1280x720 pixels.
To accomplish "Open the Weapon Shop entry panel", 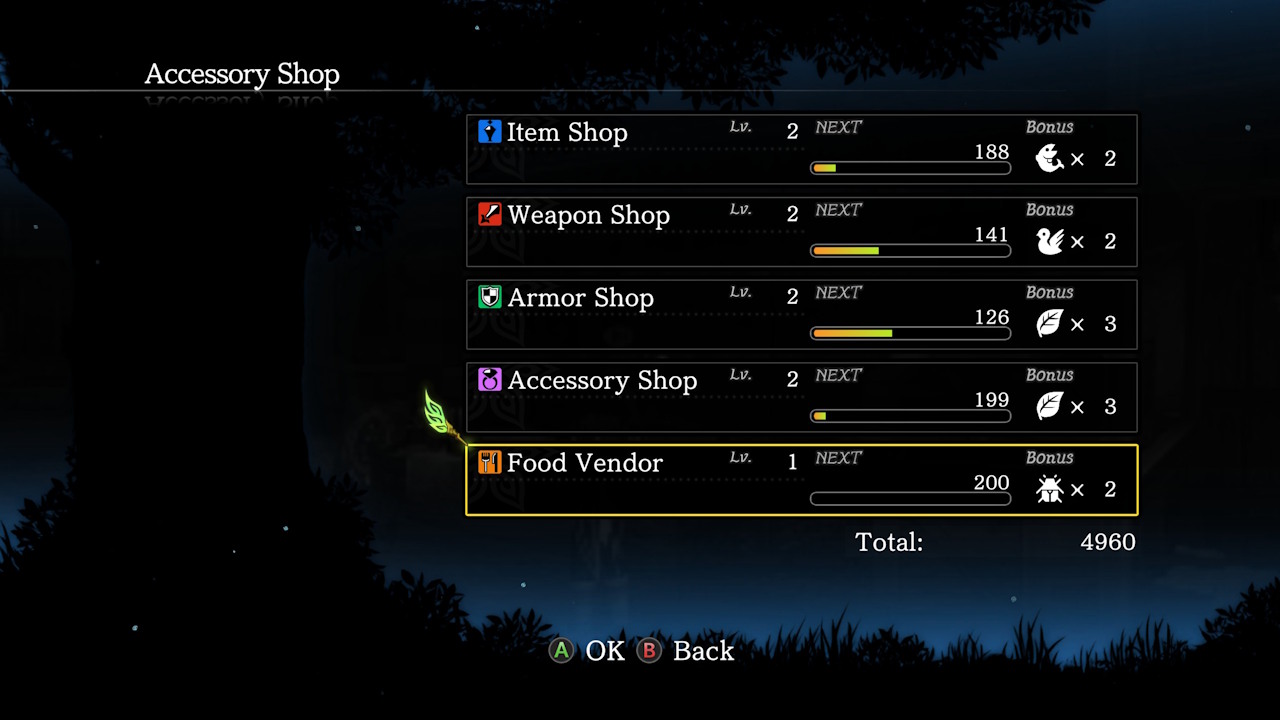I will click(x=800, y=231).
